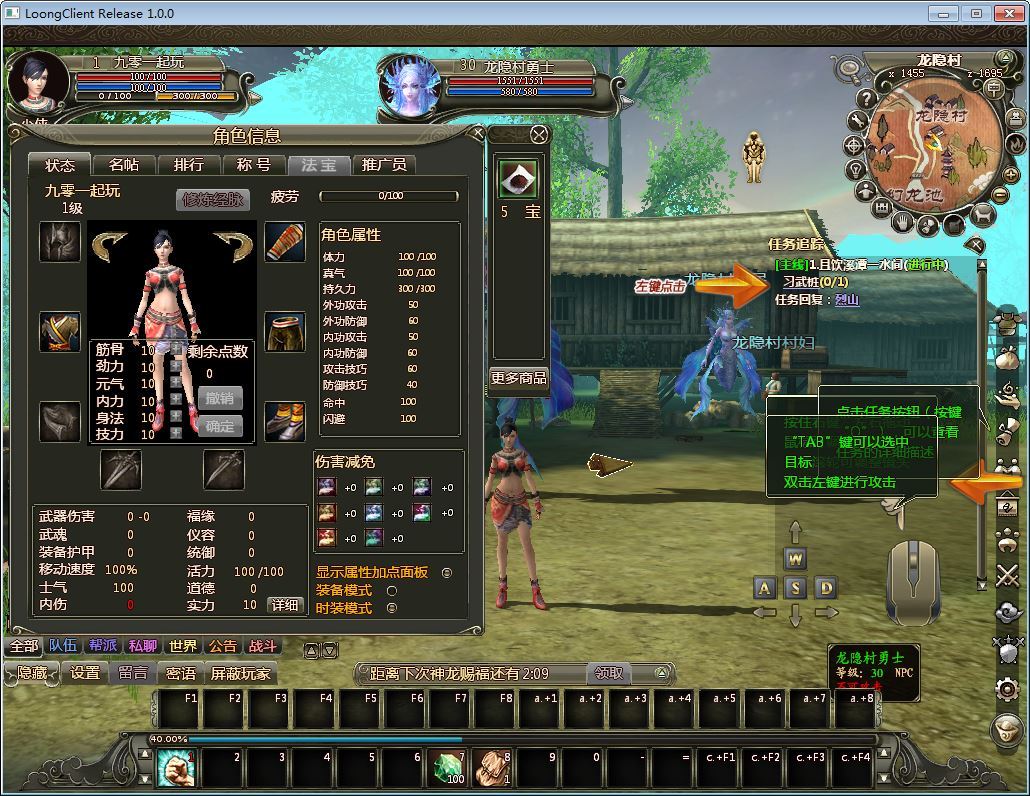Image resolution: width=1030 pixels, height=796 pixels.
Task: Select the 装备模式 radio option
Action: 392,590
